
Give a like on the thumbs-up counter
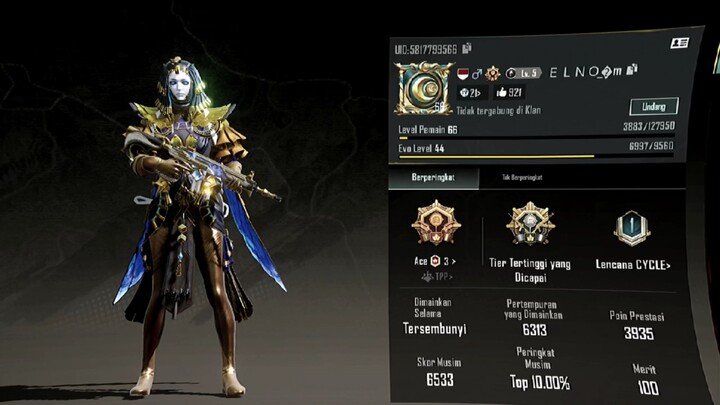[508, 93]
